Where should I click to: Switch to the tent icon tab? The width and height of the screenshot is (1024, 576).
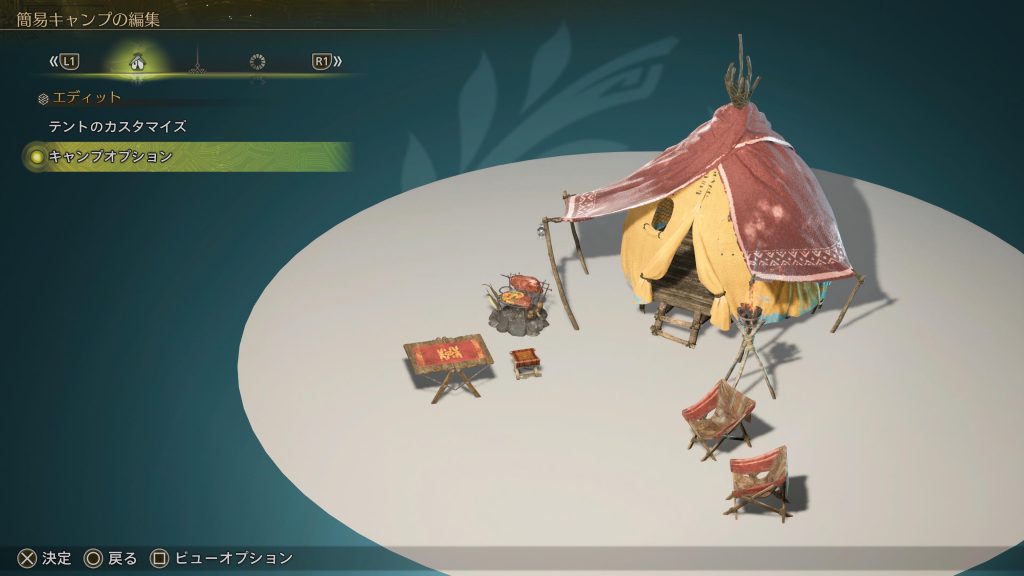pyautogui.click(x=138, y=62)
